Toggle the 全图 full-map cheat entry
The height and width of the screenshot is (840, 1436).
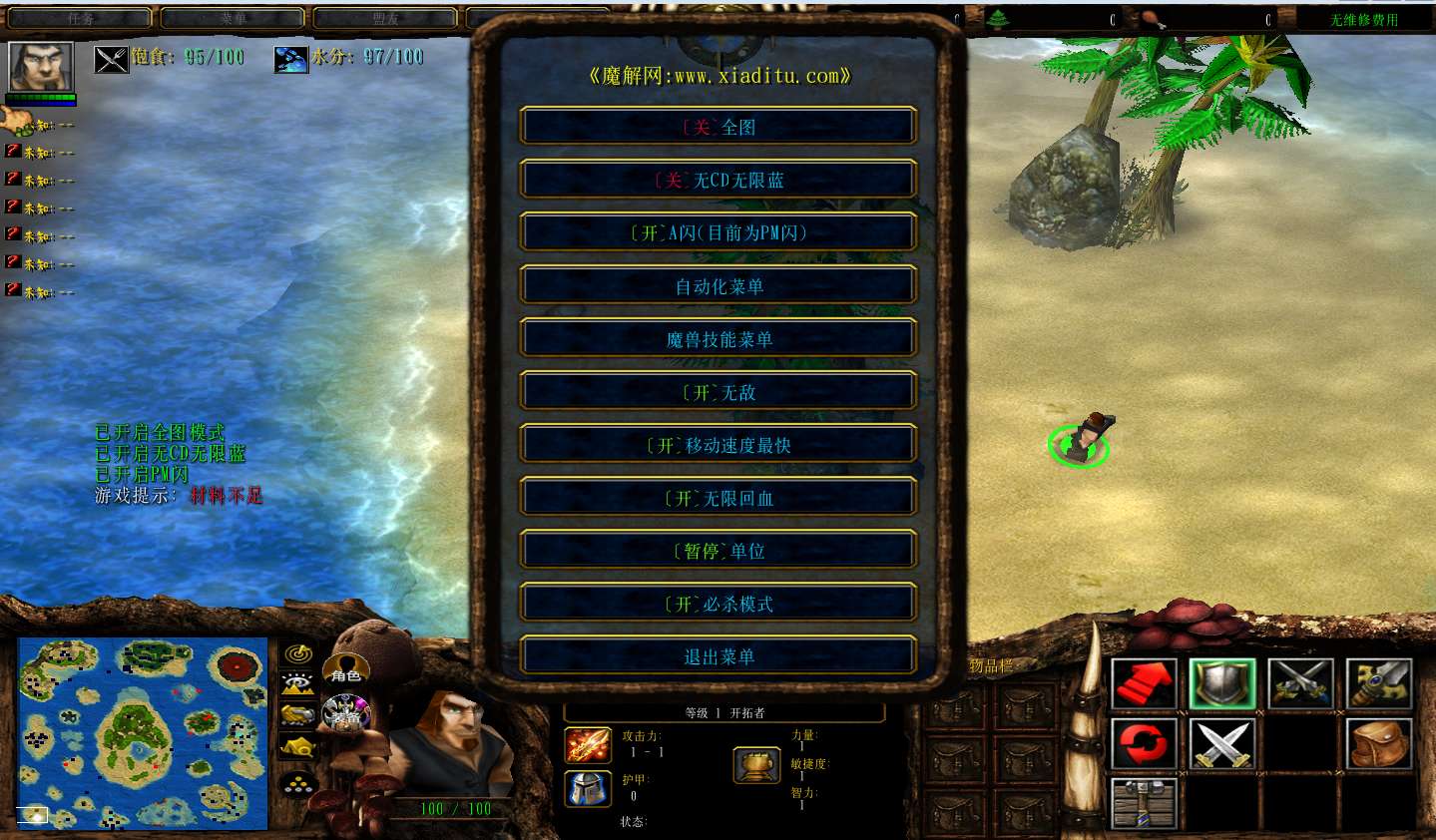coord(718,127)
